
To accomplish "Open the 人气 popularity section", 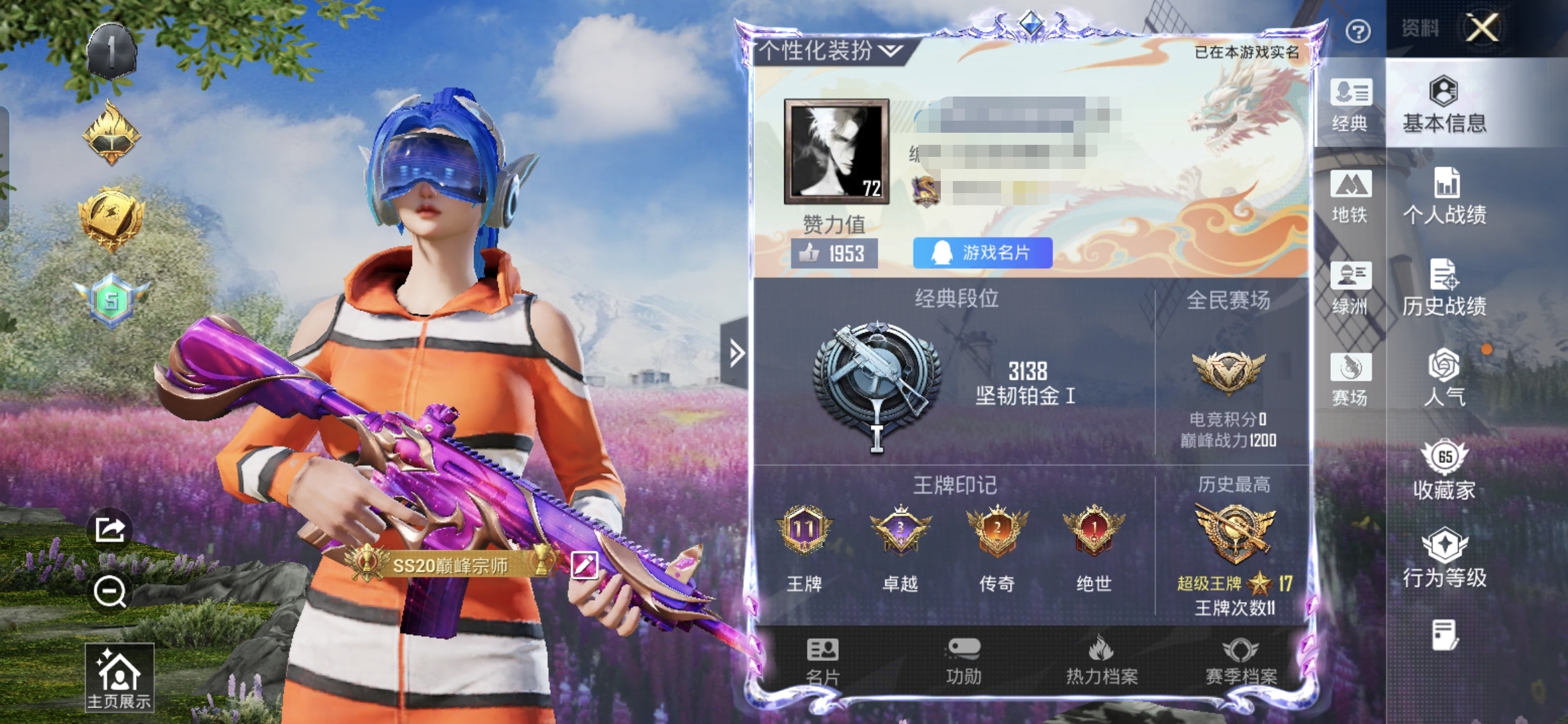I will 1445,378.
